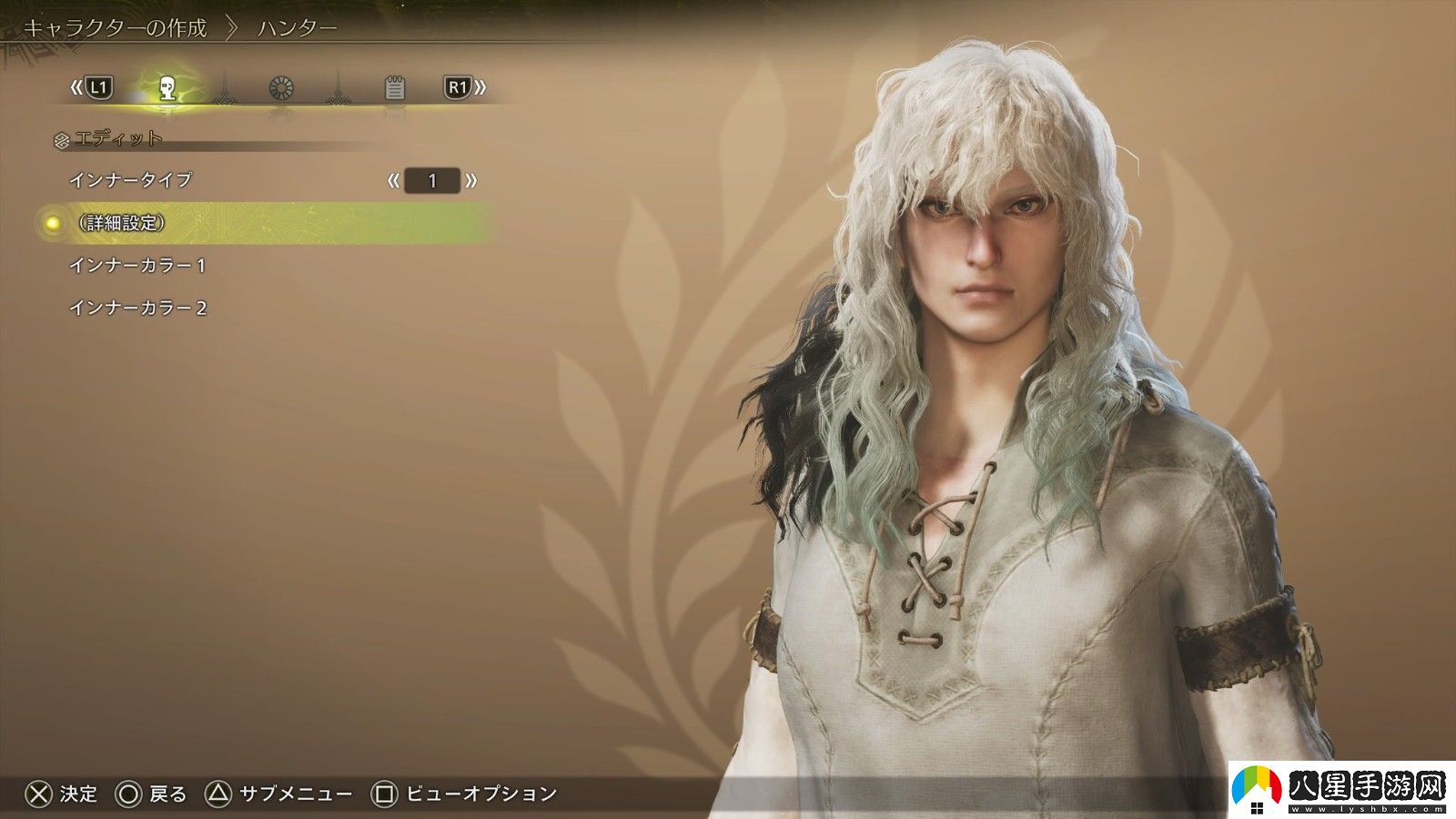Click the left arrow of インナータイプ
Image resolution: width=1456 pixels, height=819 pixels.
pos(393,180)
